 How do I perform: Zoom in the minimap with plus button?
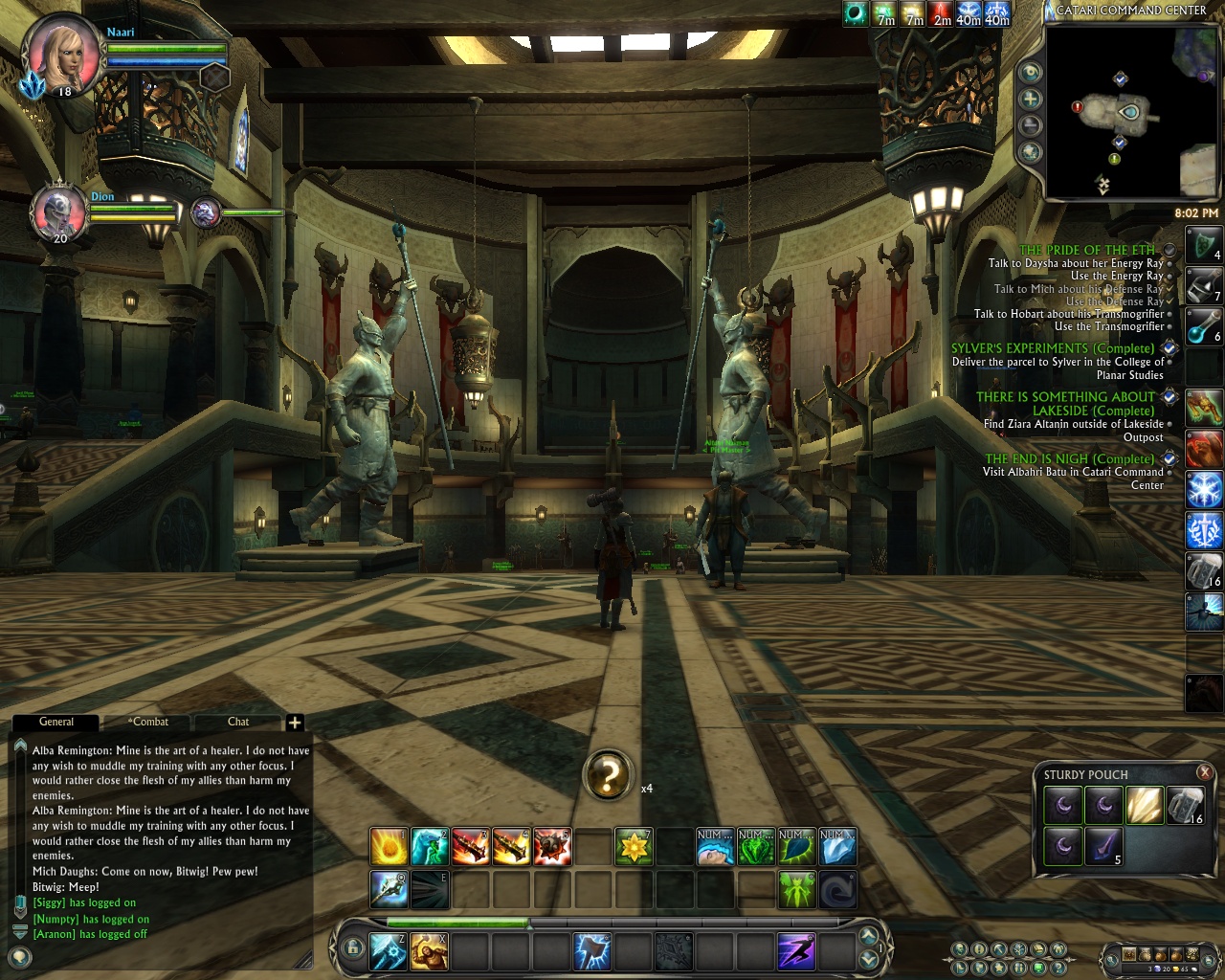pyautogui.click(x=1031, y=99)
